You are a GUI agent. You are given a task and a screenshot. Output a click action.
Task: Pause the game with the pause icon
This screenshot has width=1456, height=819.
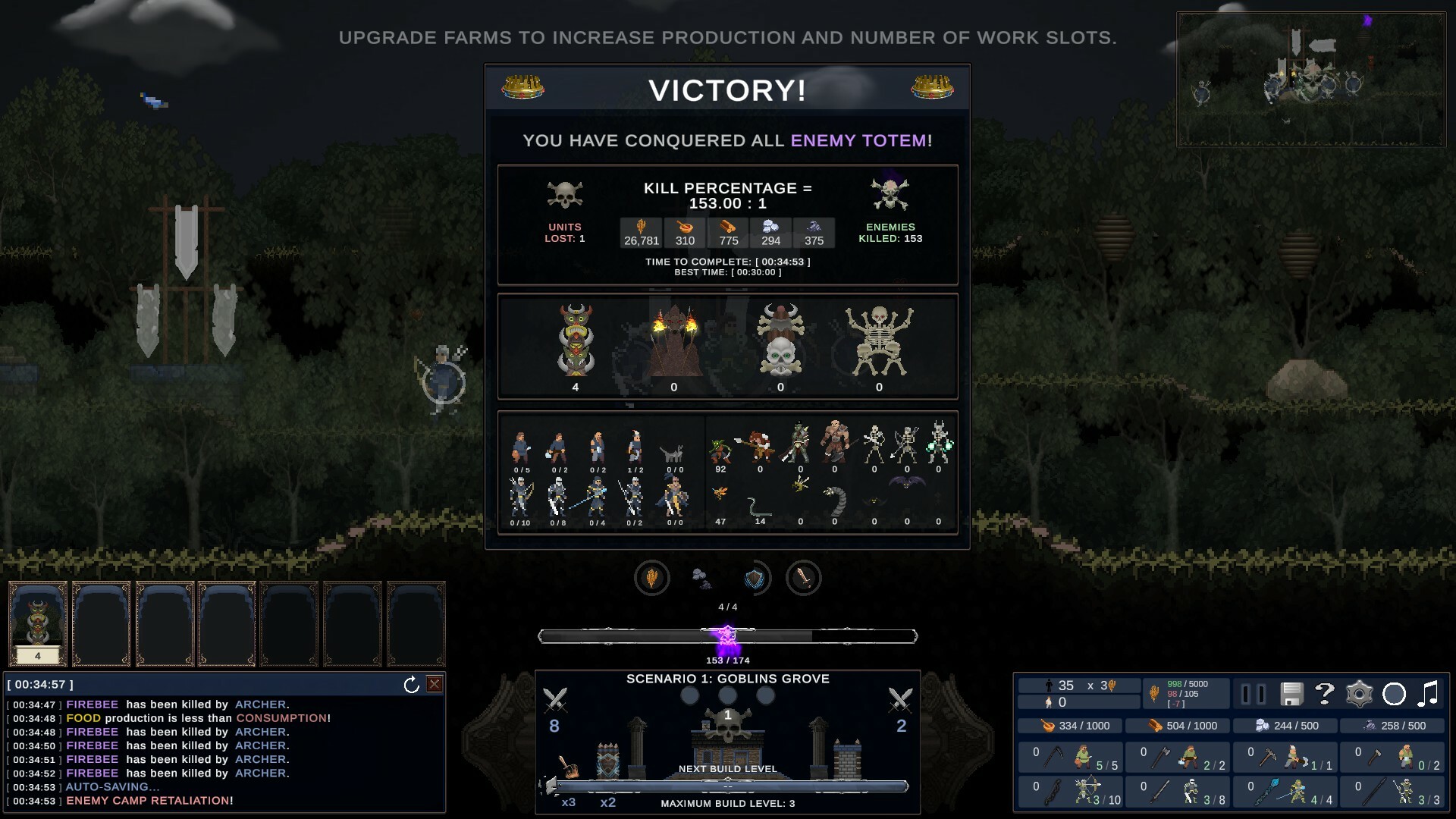click(1252, 692)
